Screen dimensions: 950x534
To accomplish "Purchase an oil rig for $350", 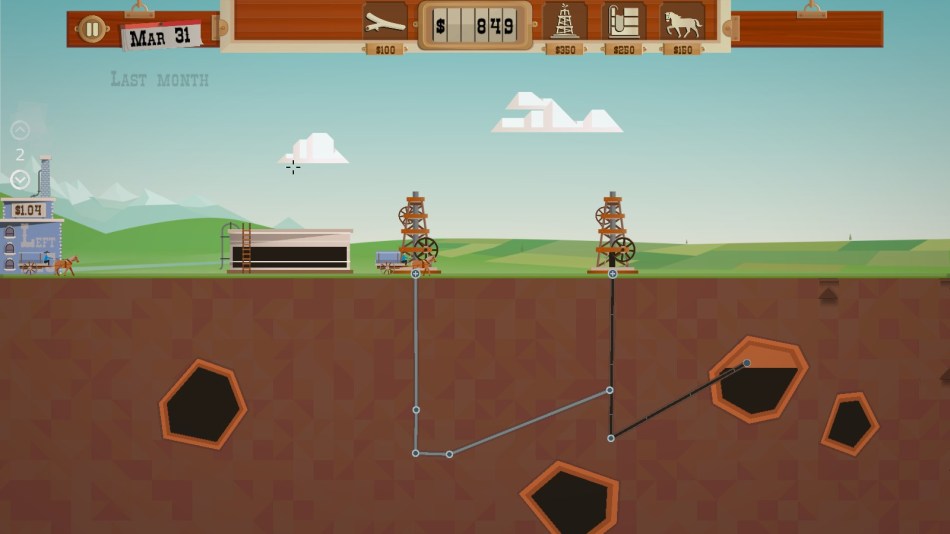I will click(565, 23).
